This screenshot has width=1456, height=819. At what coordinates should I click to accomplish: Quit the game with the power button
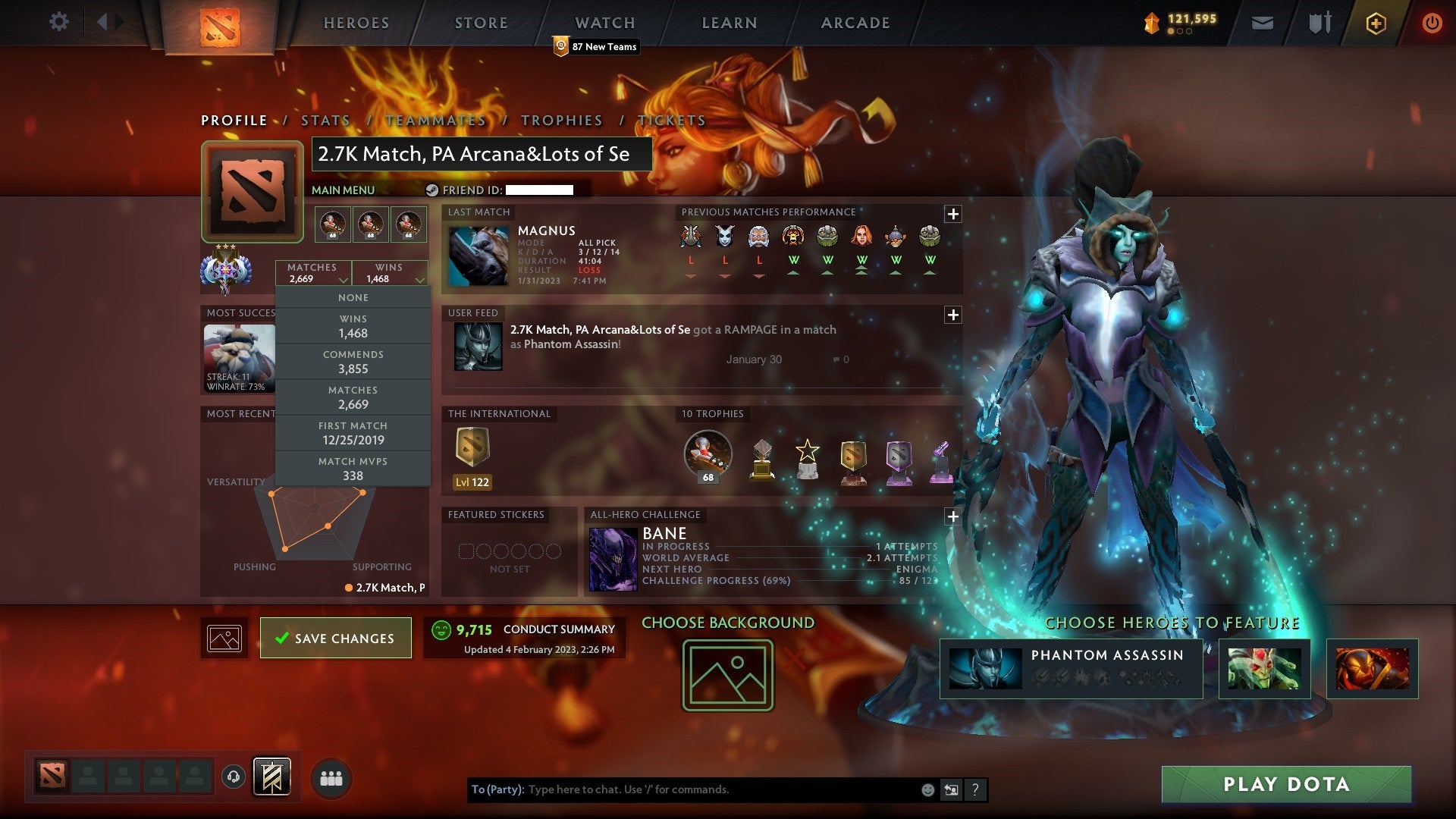pyautogui.click(x=1432, y=23)
